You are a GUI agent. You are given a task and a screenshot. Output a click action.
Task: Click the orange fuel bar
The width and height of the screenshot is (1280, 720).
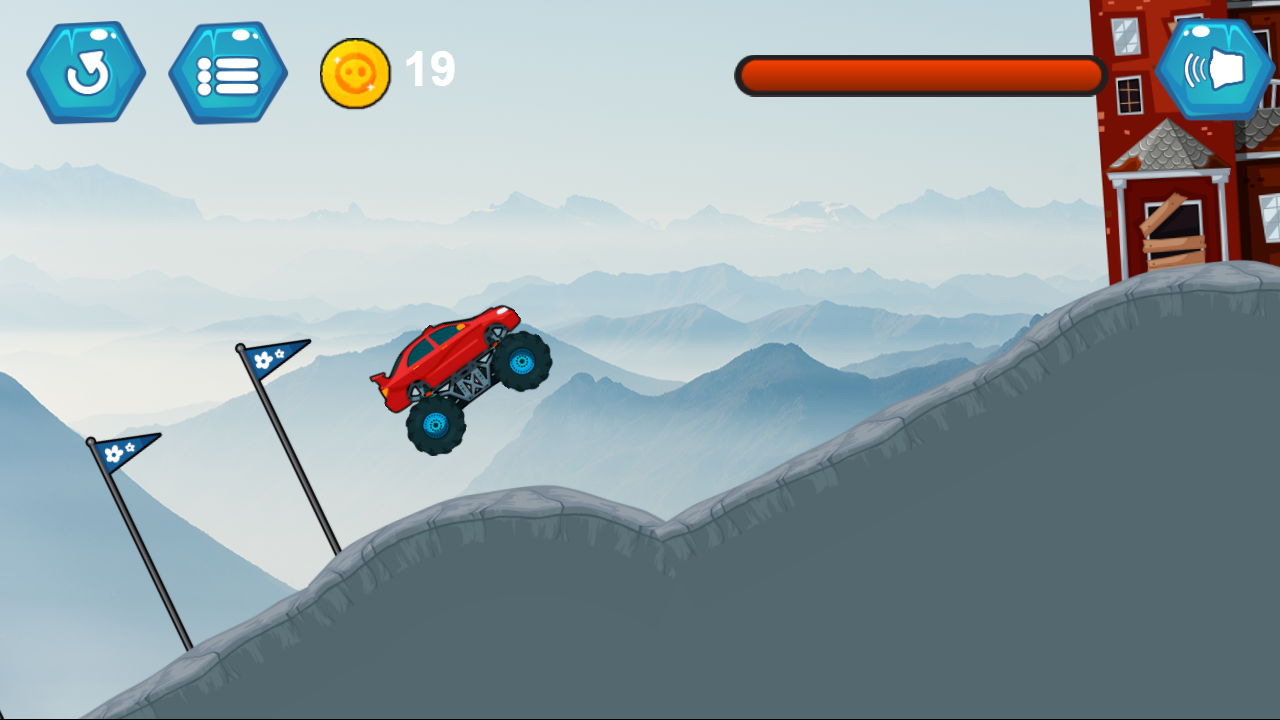(x=920, y=74)
